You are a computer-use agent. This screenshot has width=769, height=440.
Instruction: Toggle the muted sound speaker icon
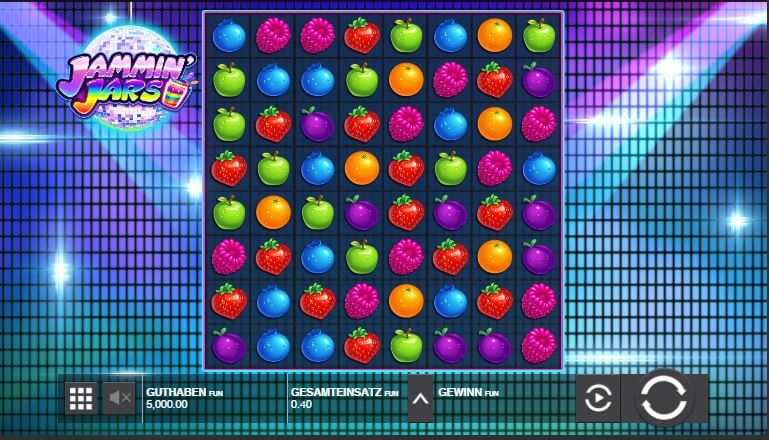coord(120,399)
